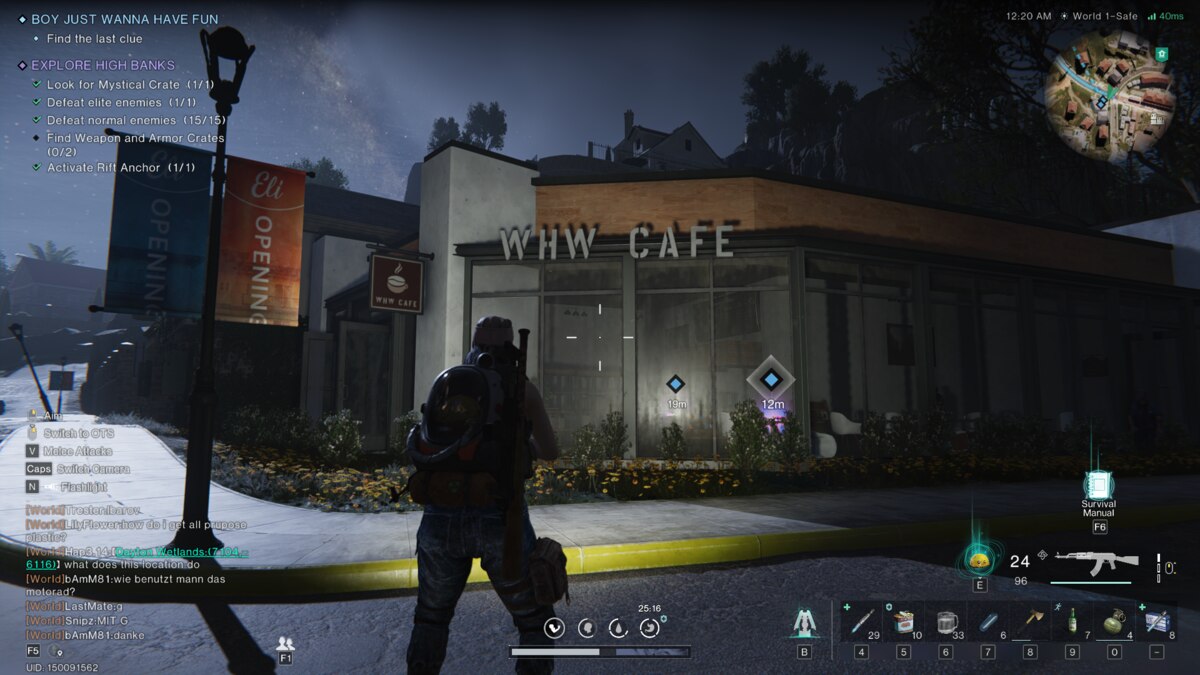Choose the blue capsule pill slot
Viewport: 1200px width, 675px height.
(987, 622)
